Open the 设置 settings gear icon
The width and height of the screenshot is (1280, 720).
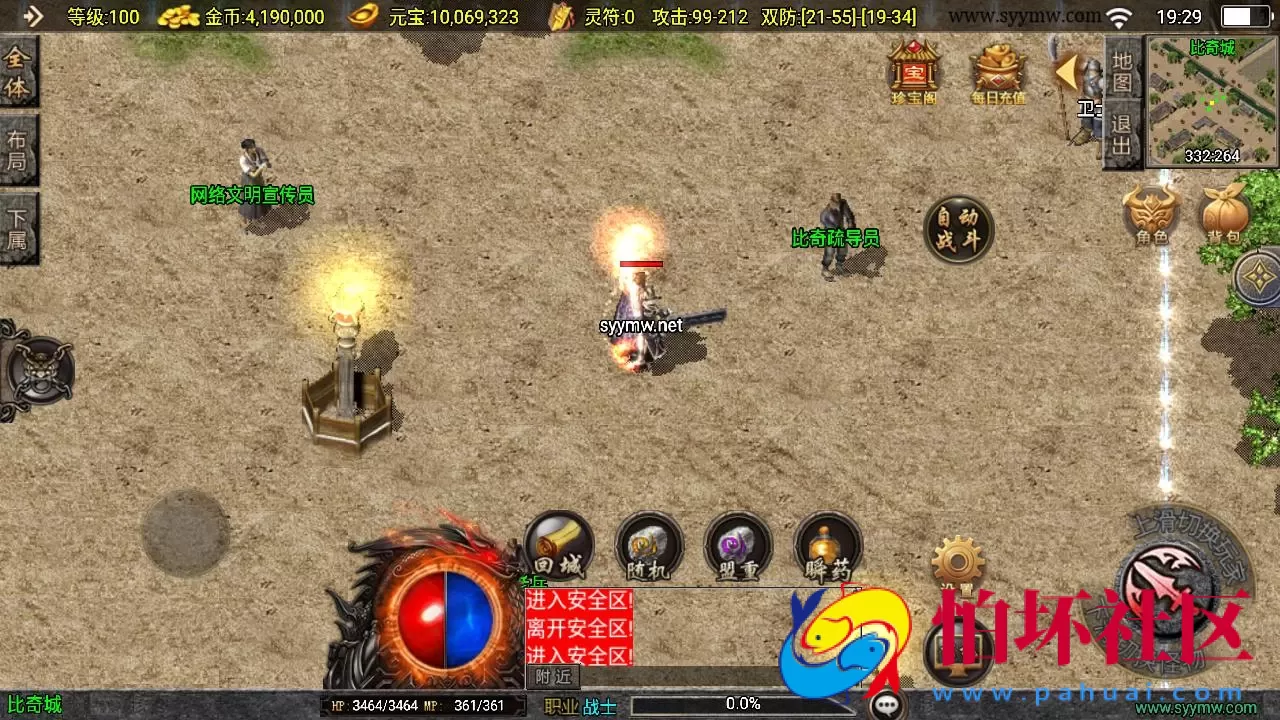coord(960,560)
